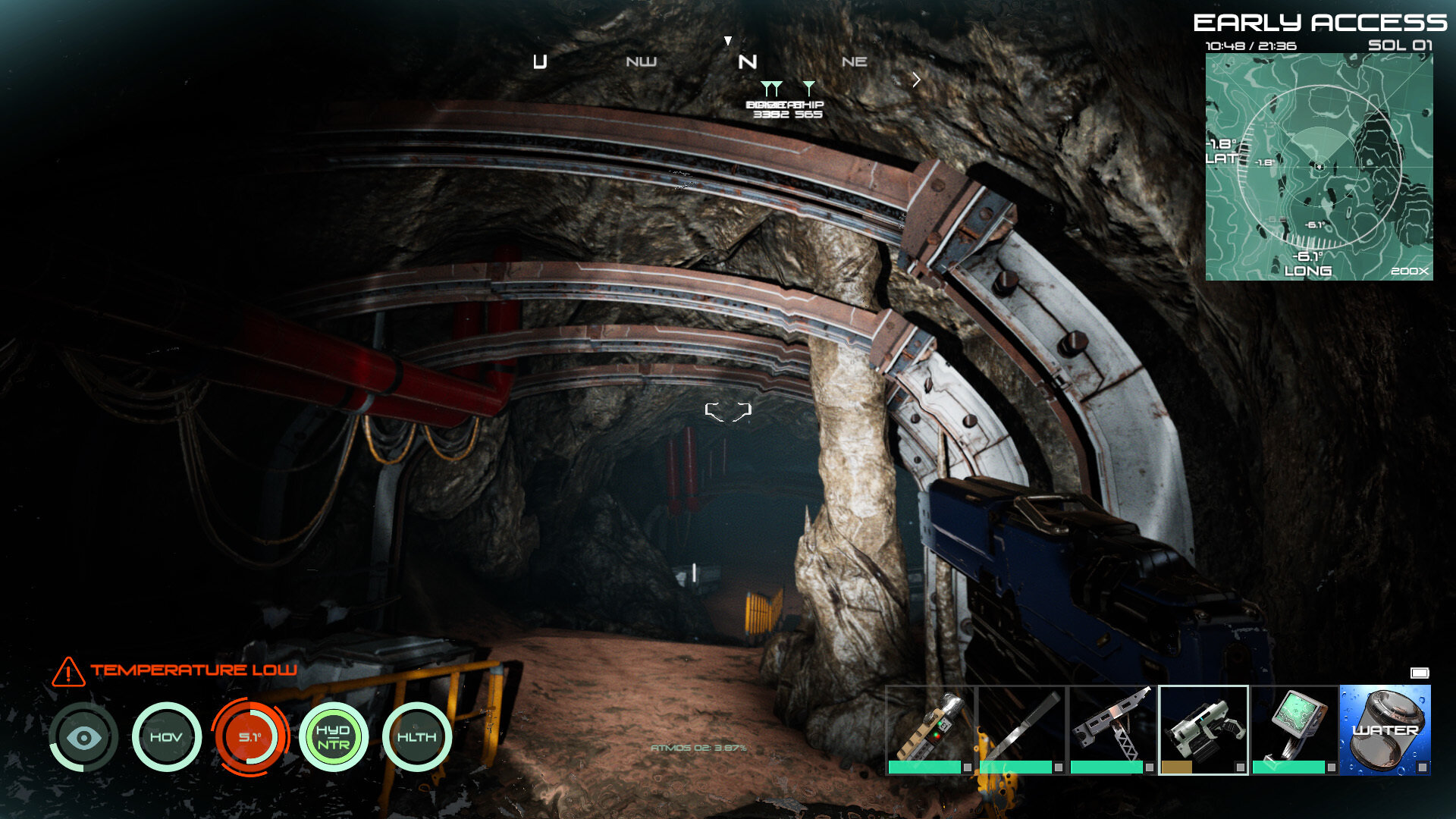Select the white pistol-shaped tool slot
This screenshot has height=819, width=1456.
pyautogui.click(x=1203, y=730)
